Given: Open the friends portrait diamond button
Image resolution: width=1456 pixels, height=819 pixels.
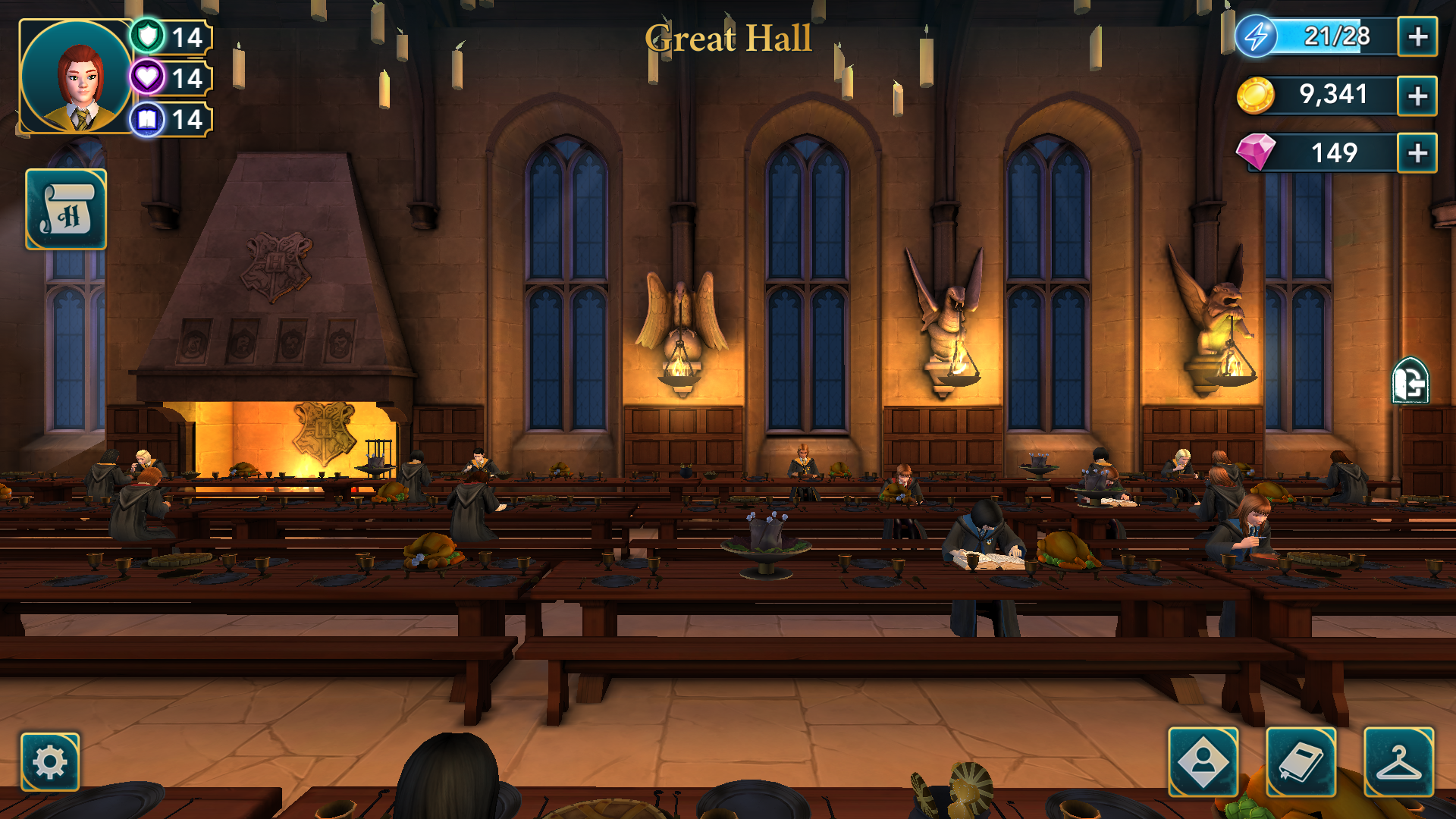Looking at the screenshot, I should point(1203,761).
